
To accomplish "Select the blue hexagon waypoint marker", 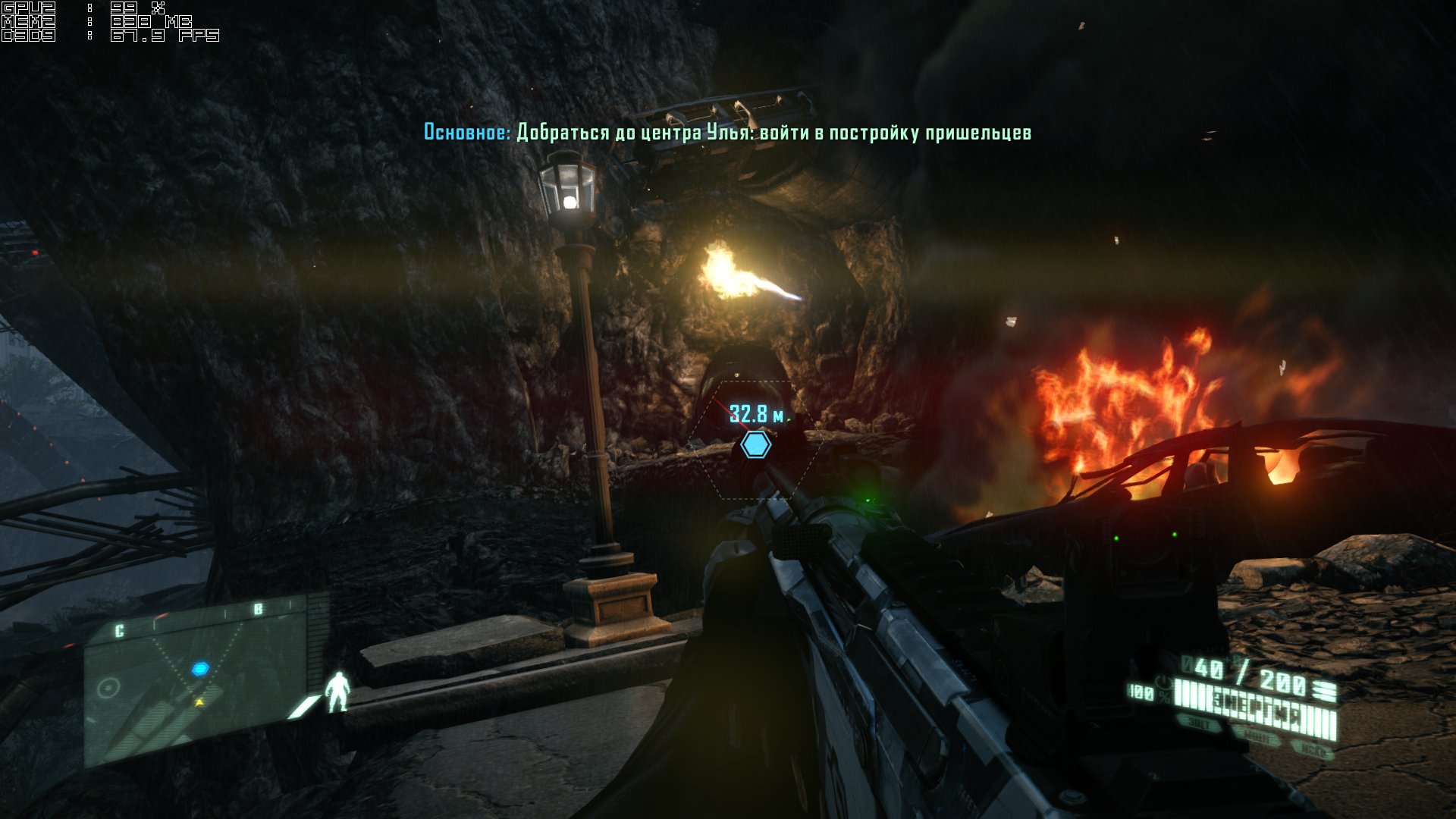I will click(755, 444).
